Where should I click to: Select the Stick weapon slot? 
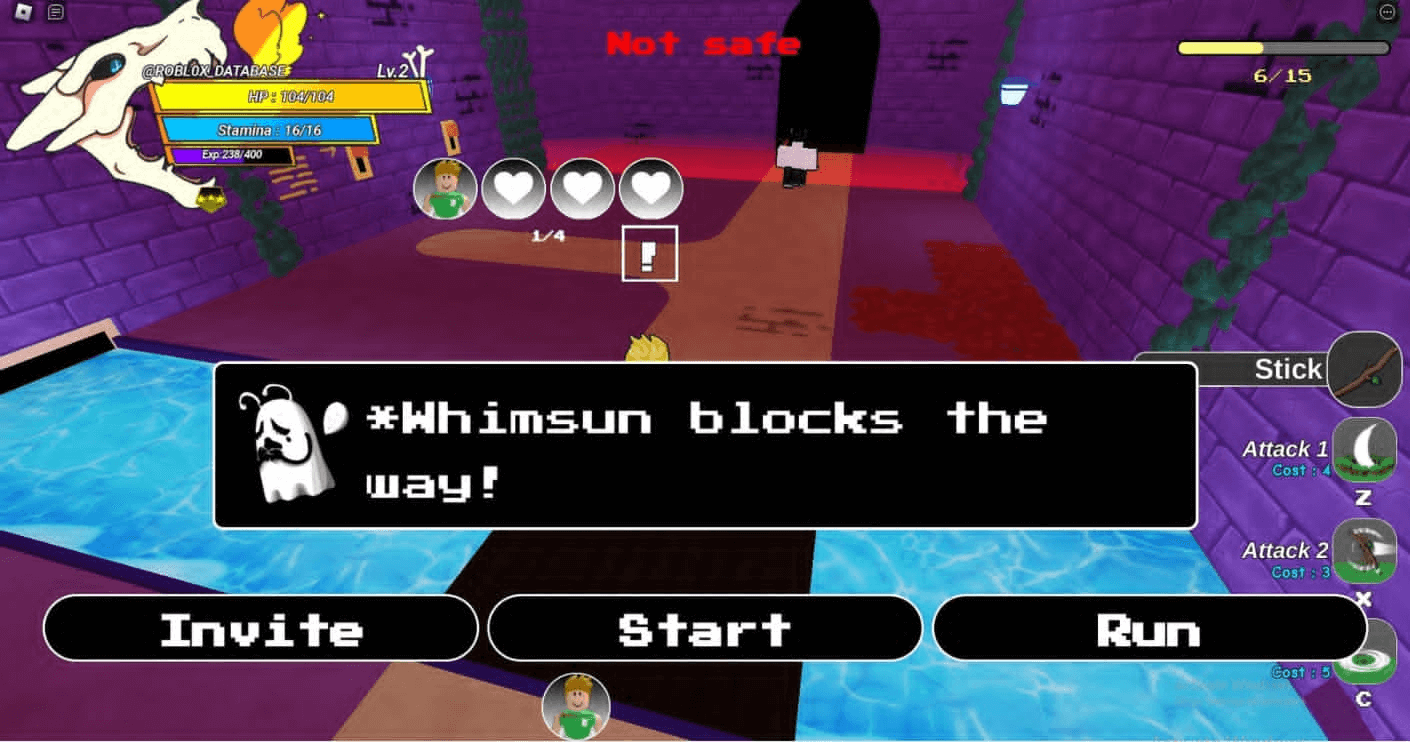tap(1366, 369)
